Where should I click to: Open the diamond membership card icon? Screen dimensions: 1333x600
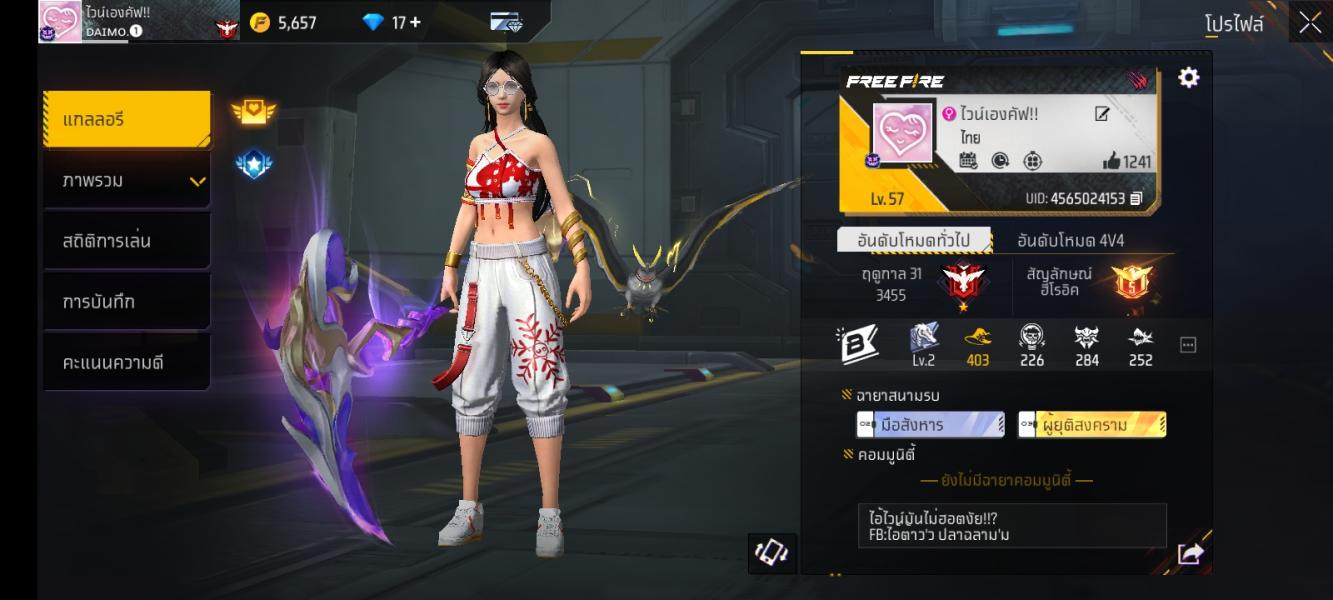(506, 22)
